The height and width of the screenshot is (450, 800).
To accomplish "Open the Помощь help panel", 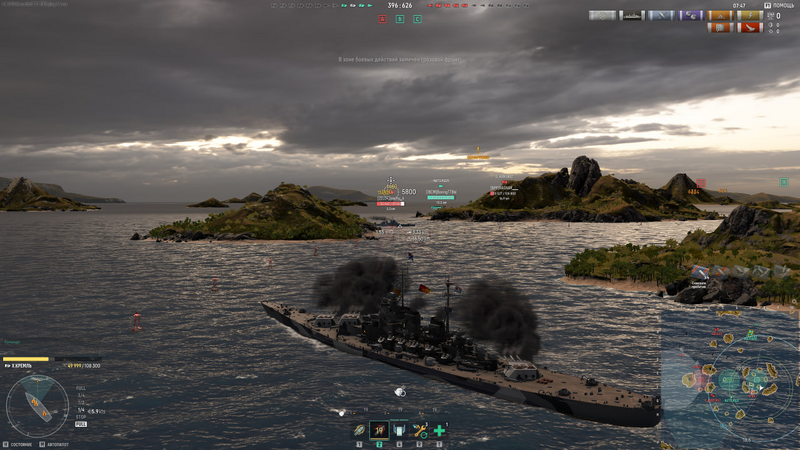I will click(x=780, y=5).
